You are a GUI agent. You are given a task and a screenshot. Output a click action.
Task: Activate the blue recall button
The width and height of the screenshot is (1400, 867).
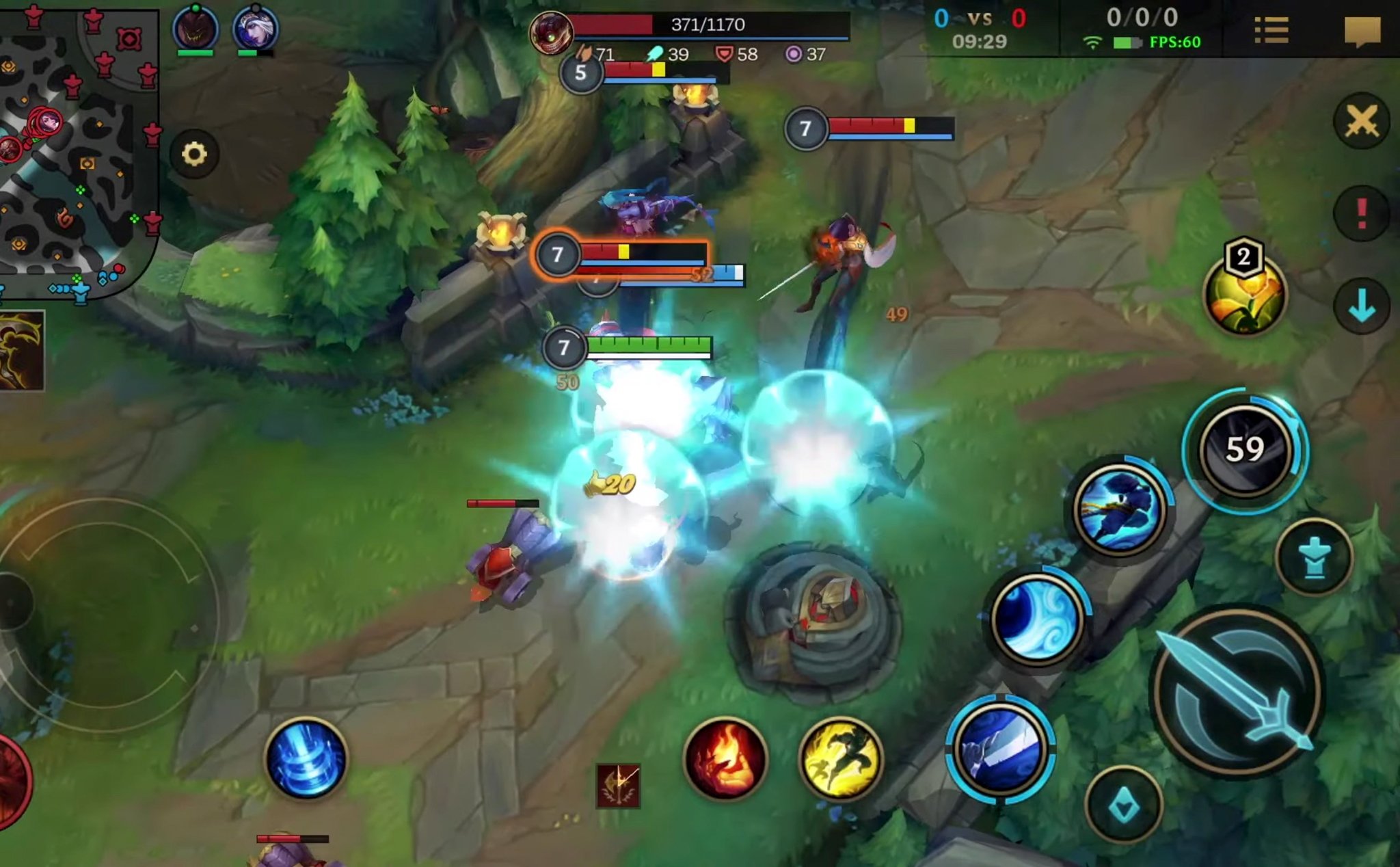pyautogui.click(x=306, y=758)
